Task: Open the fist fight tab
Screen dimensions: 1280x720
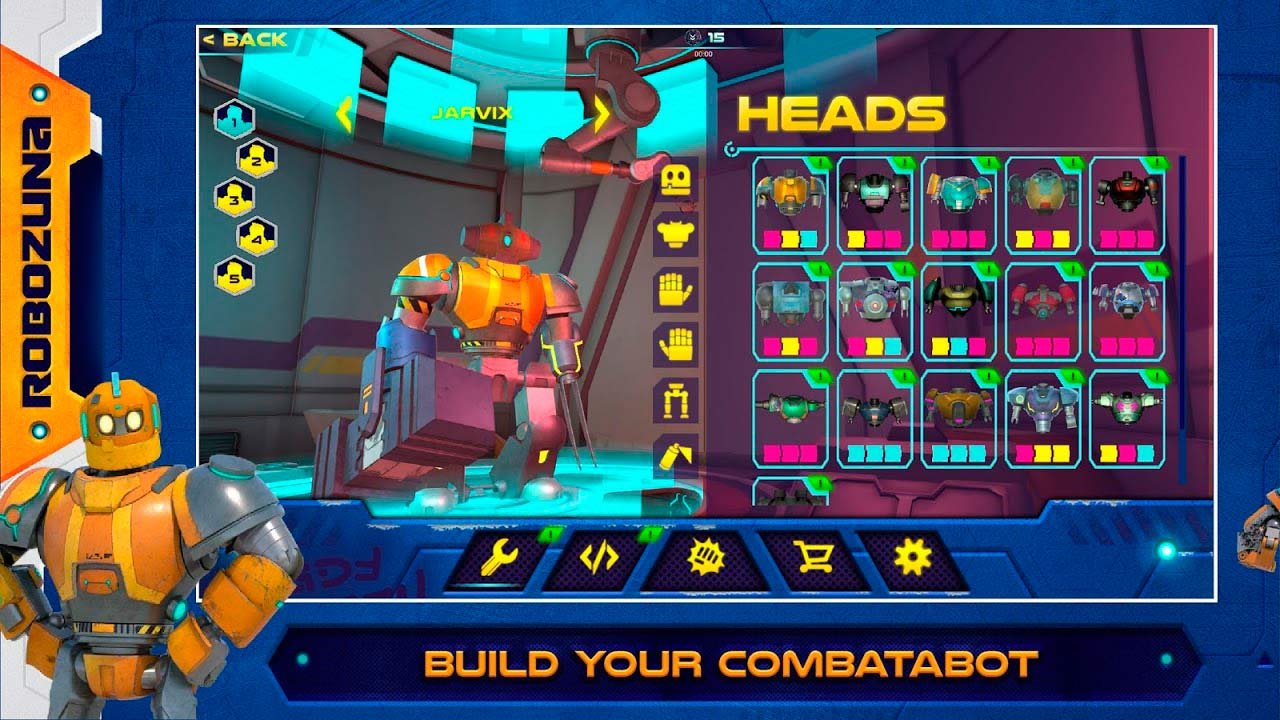Action: [704, 558]
